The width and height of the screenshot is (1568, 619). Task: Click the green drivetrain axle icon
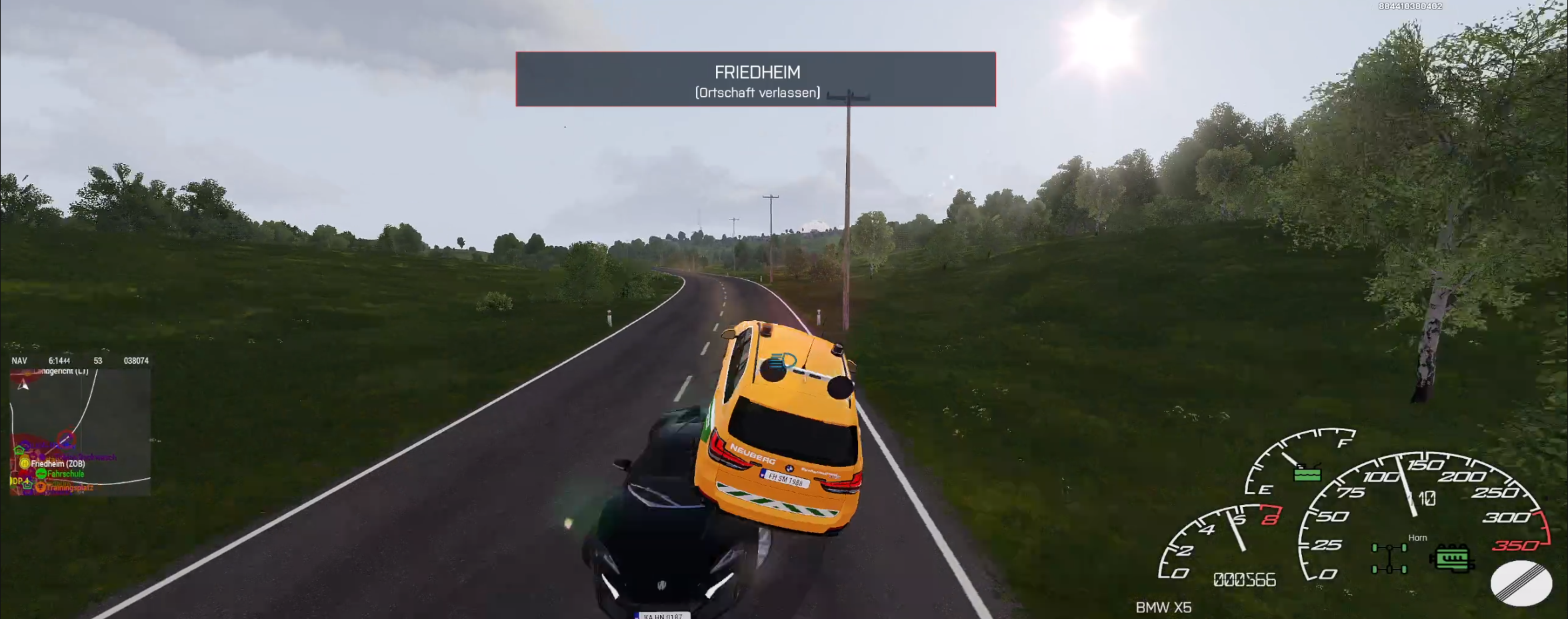1389,558
